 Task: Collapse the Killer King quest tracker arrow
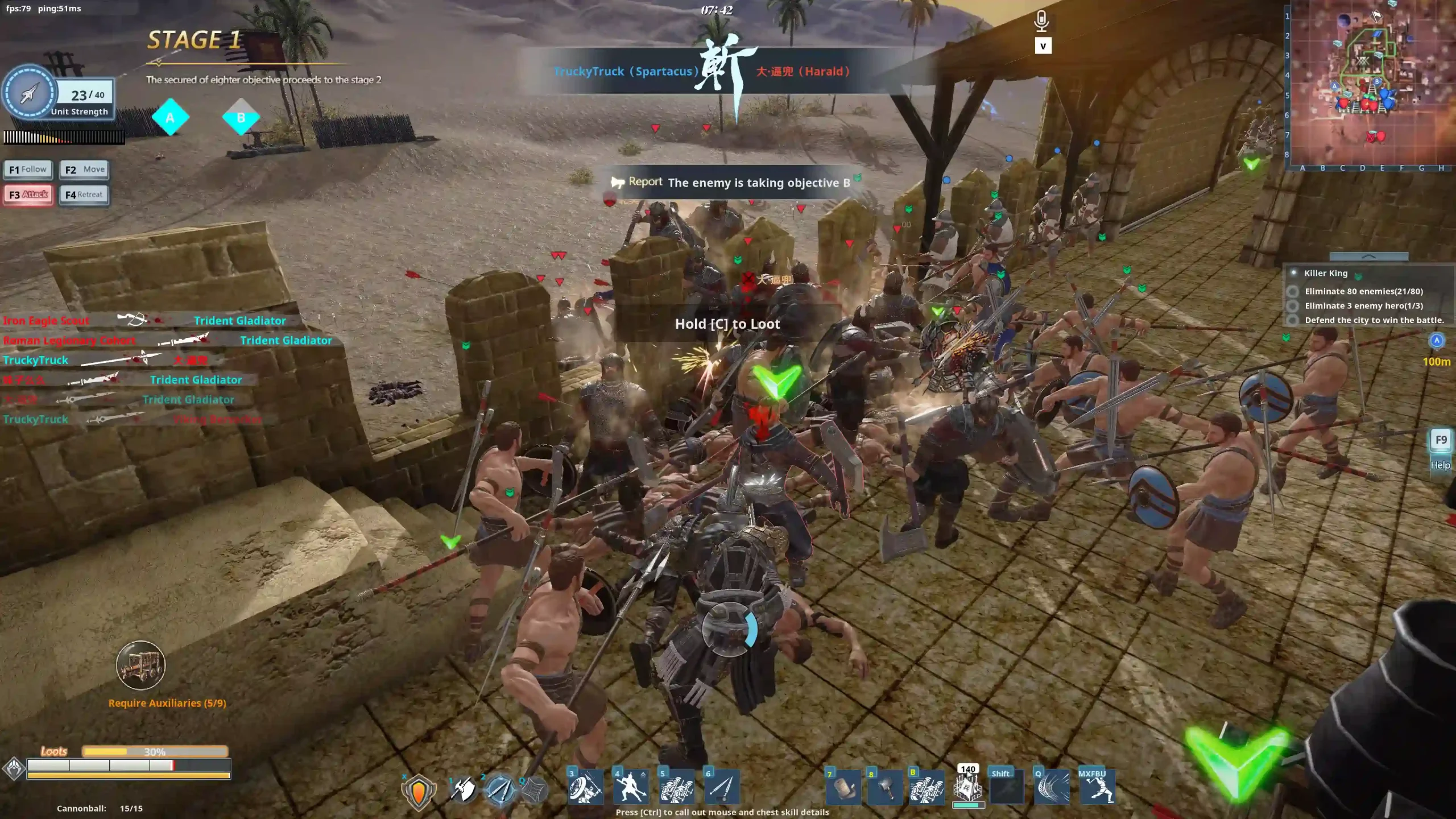pos(1368,257)
